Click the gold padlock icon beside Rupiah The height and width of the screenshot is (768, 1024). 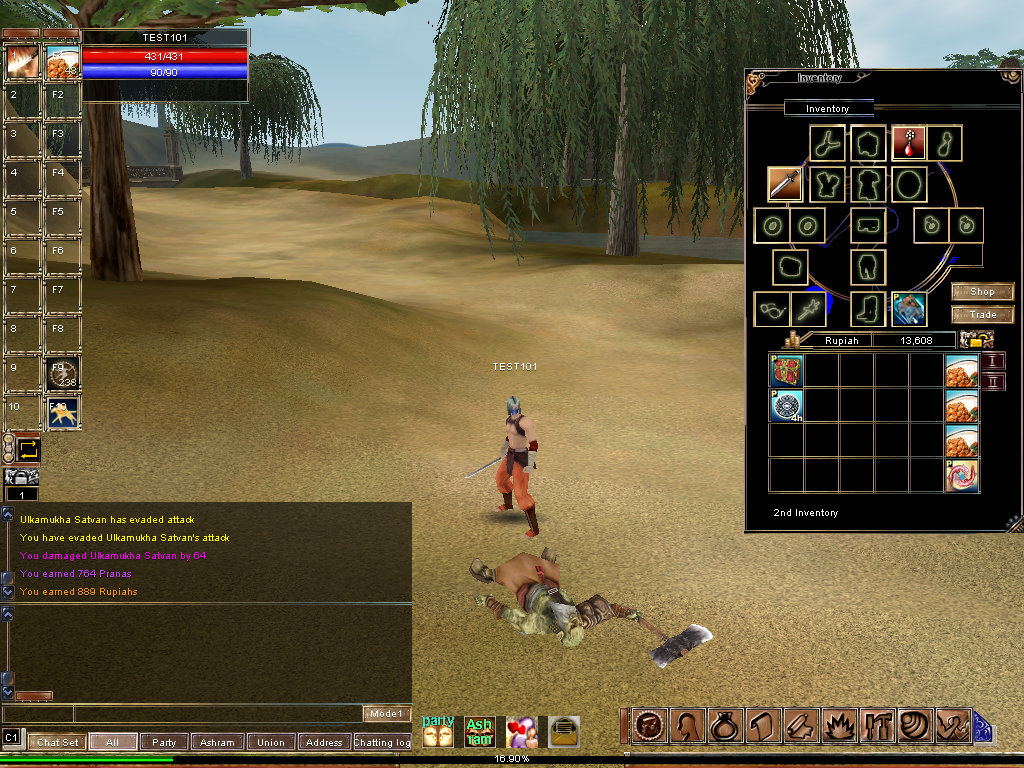[975, 340]
